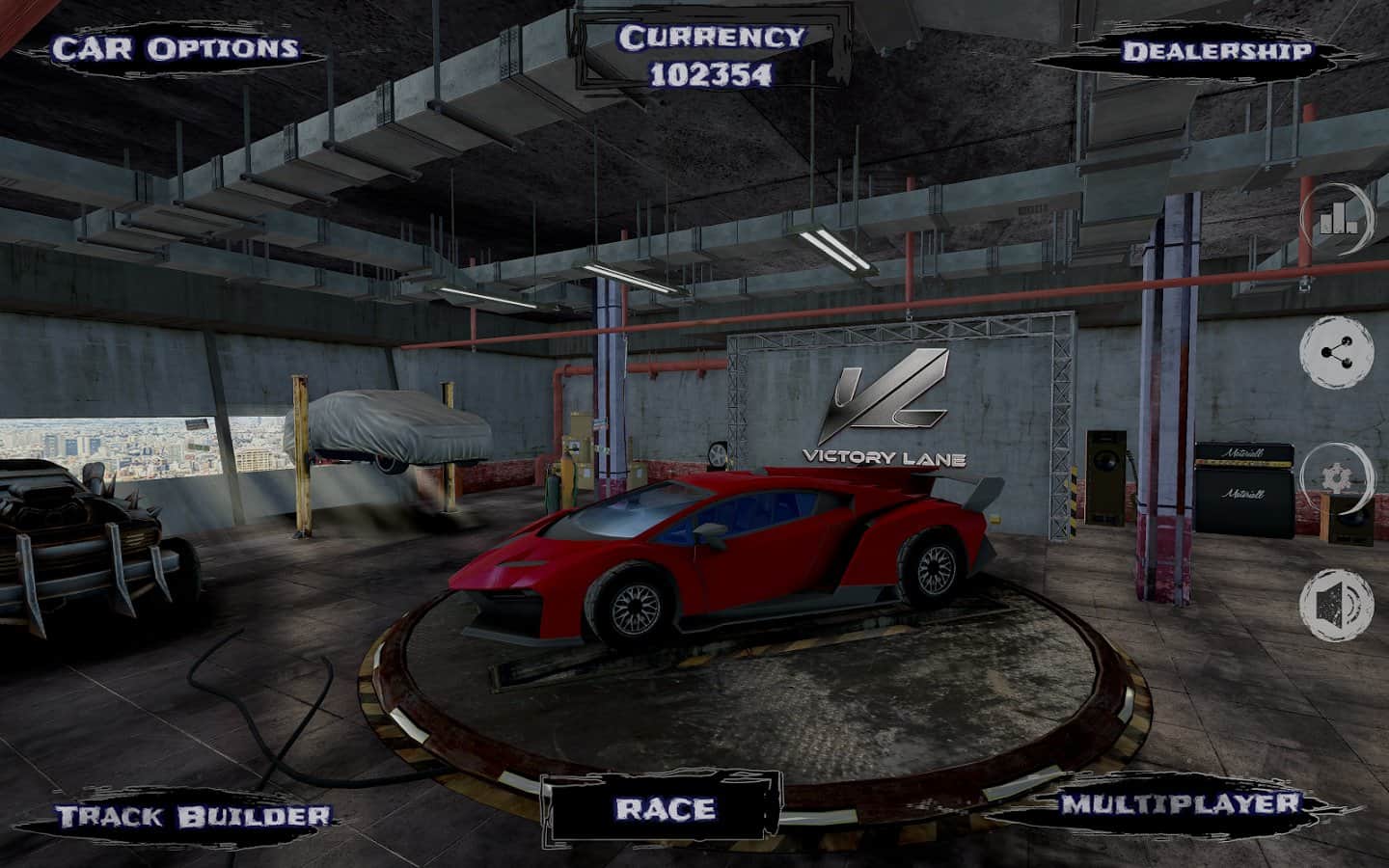Enter Multiplayer mode
The image size is (1389, 868).
tap(1181, 803)
